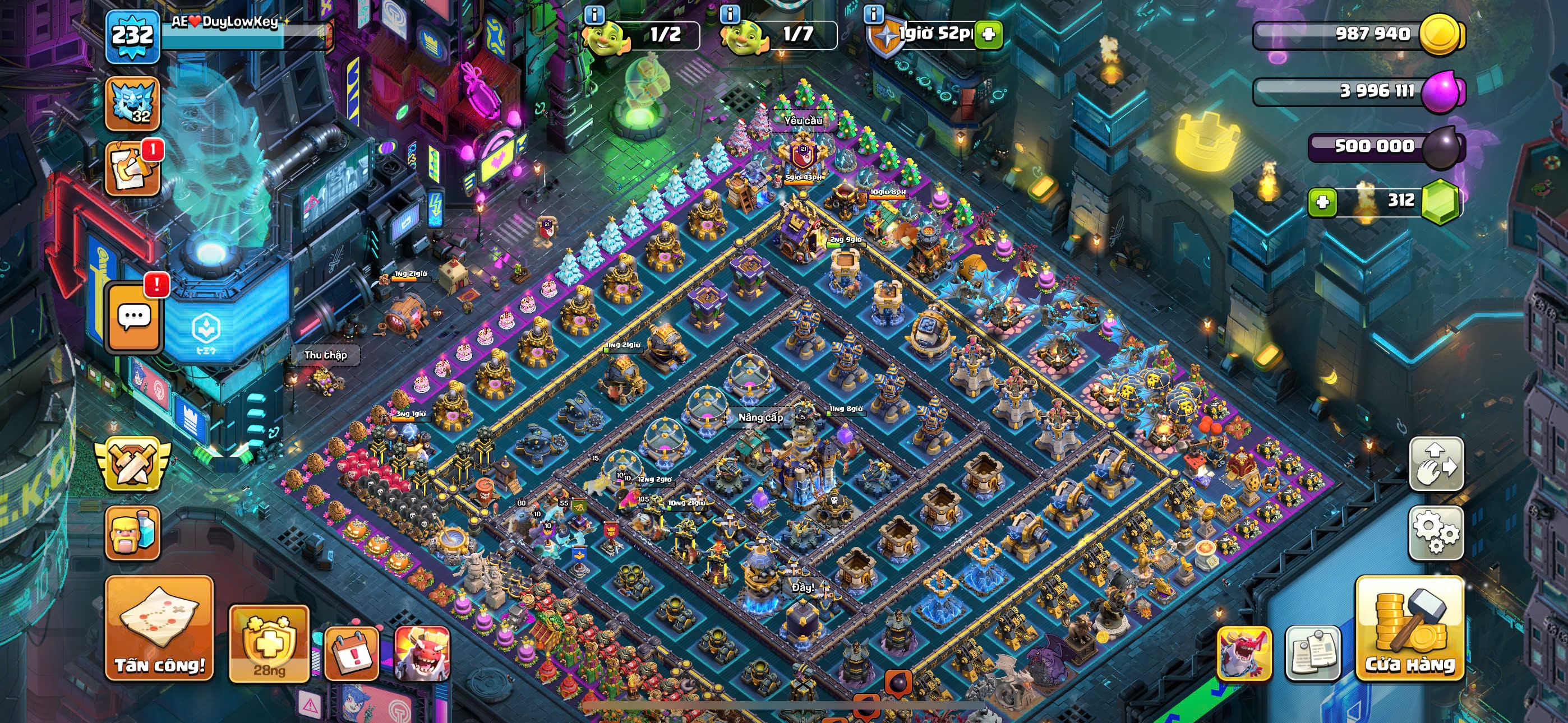Open the league badge with number 32
Viewport: 1568px width, 723px height.
click(x=133, y=104)
